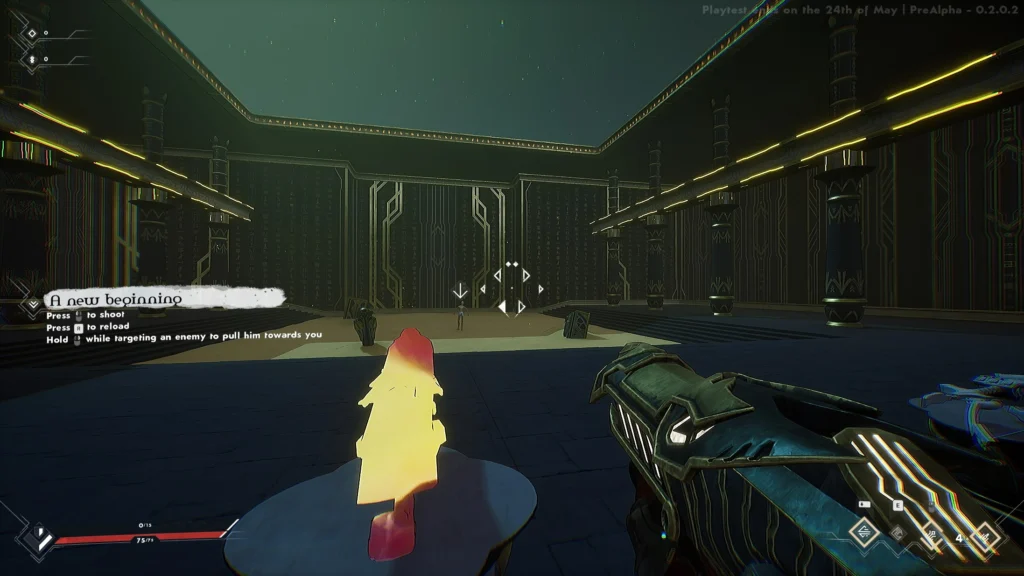Select the "A new beginning" objective title
1024x576 pixels.
point(117,298)
